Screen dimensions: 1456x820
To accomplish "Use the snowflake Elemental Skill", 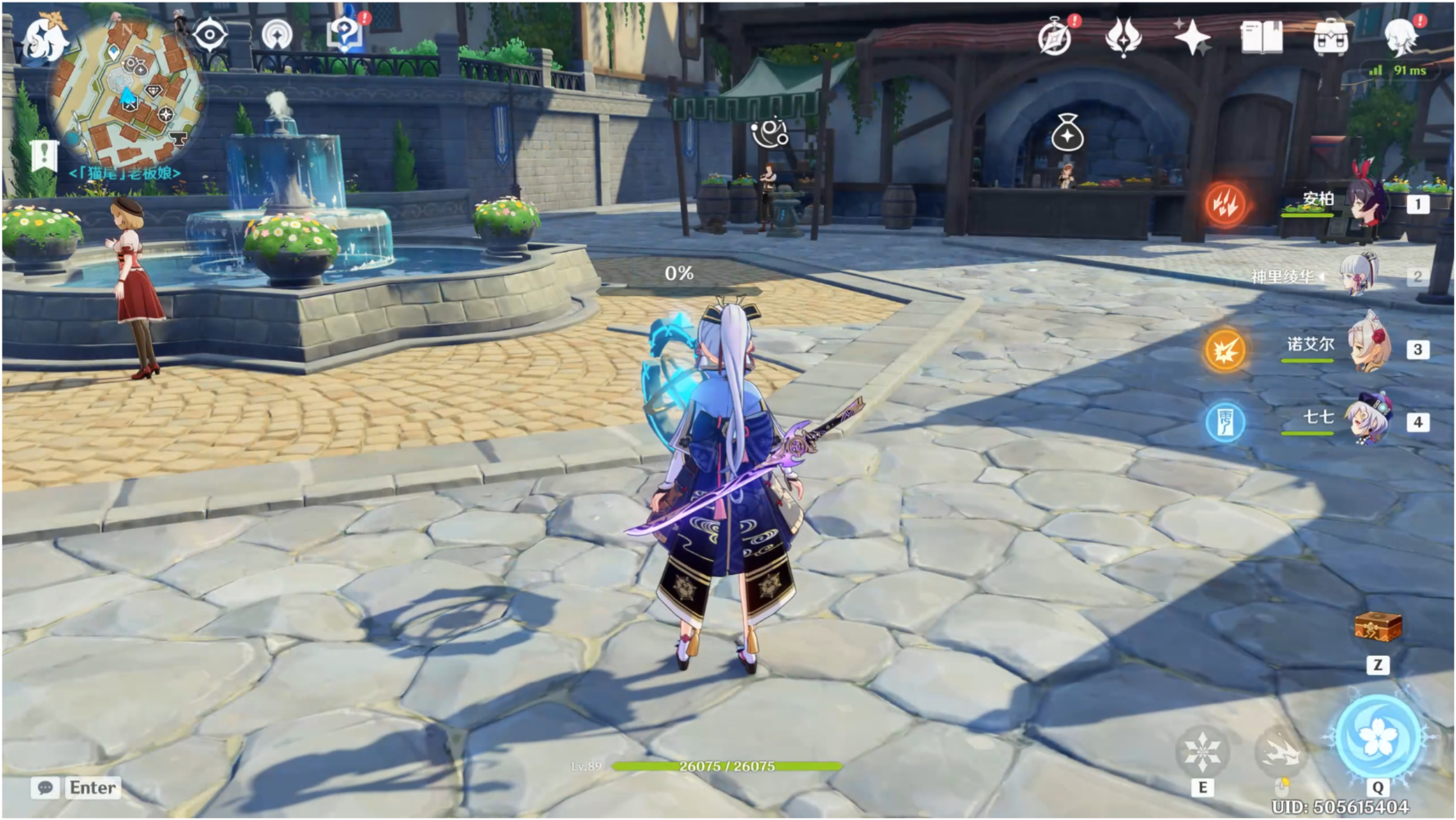I will pos(1202,751).
